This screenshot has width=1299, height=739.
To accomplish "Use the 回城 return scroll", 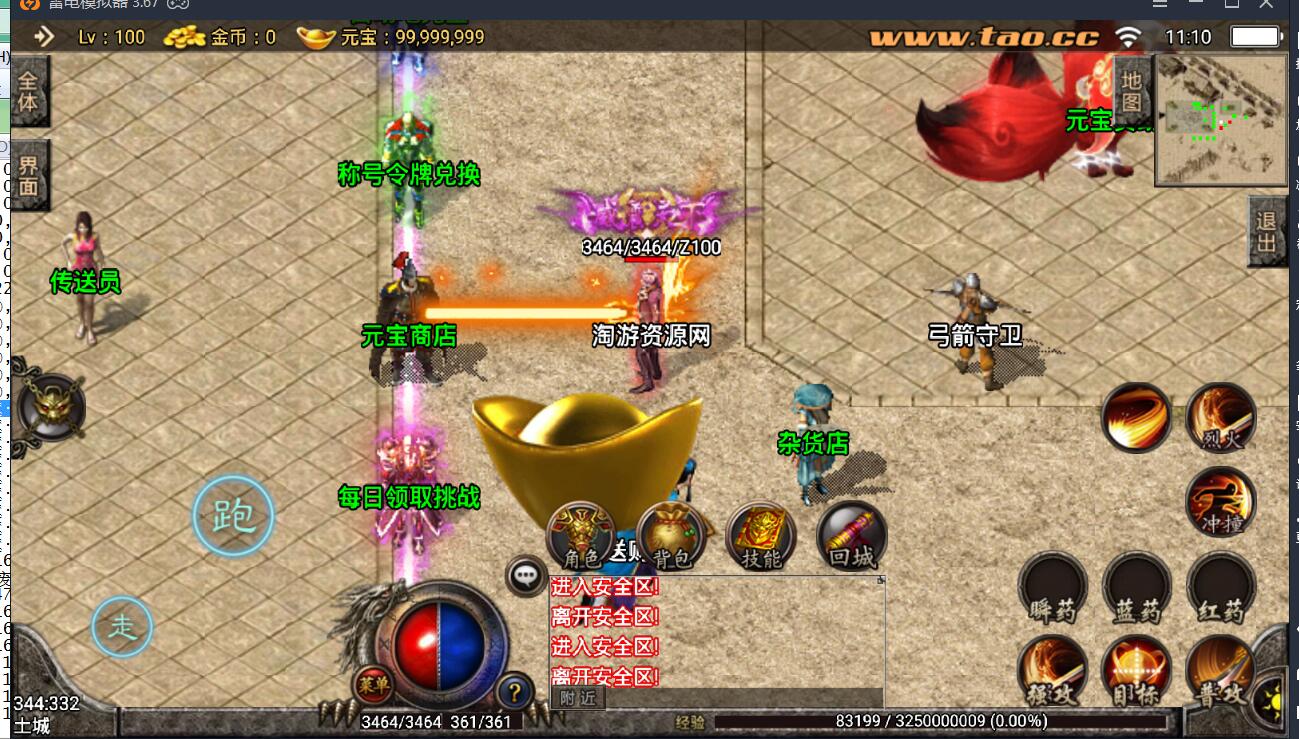I will 852,536.
